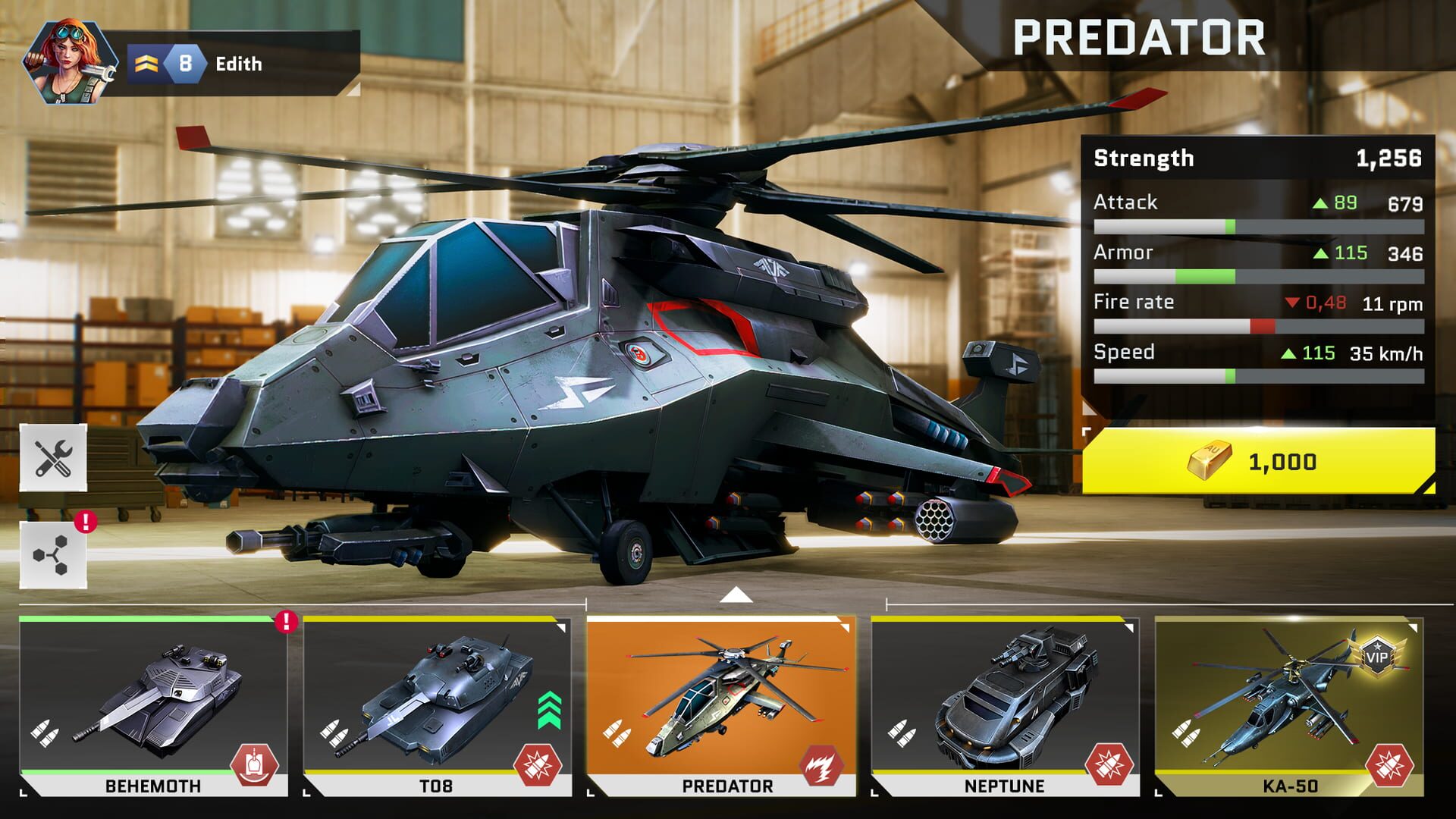Viewport: 1456px width, 819px height.
Task: Open Edith's player profile banner
Action: click(227, 64)
